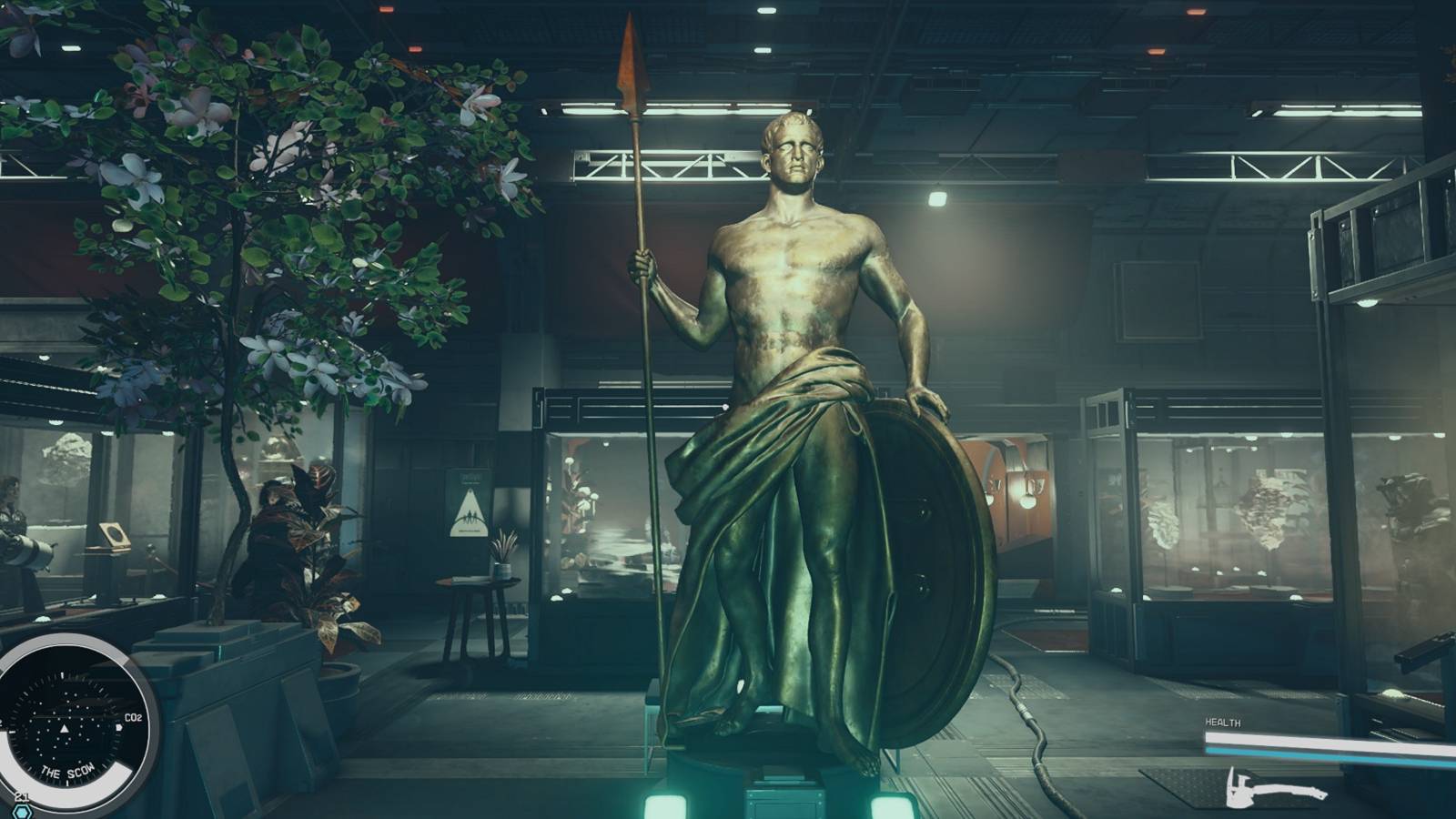This screenshot has width=1456, height=819.
Task: Click the white objective marker inside the compass ring
Action: click(119, 728)
